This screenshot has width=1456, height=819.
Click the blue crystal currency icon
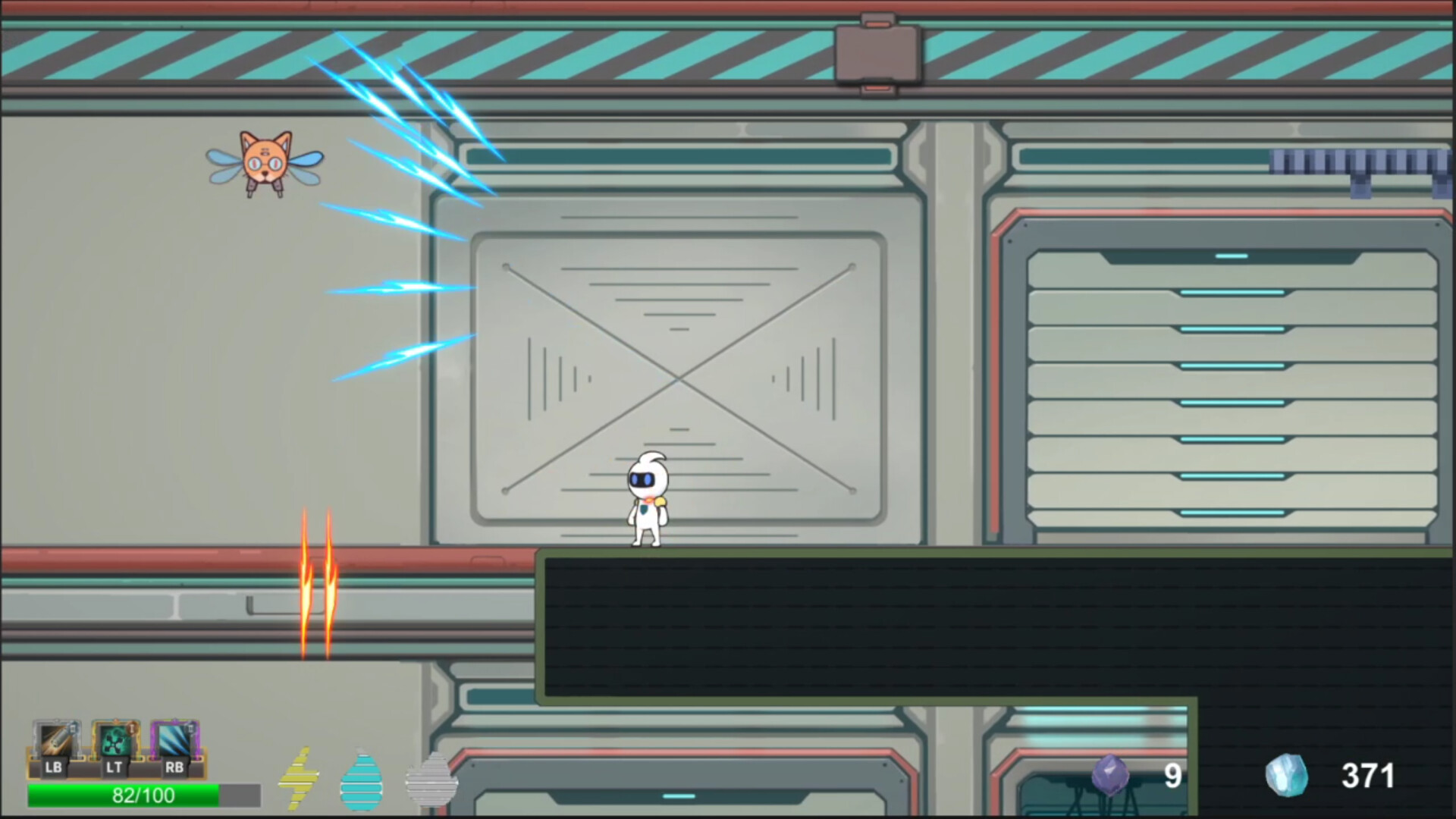[x=1289, y=775]
